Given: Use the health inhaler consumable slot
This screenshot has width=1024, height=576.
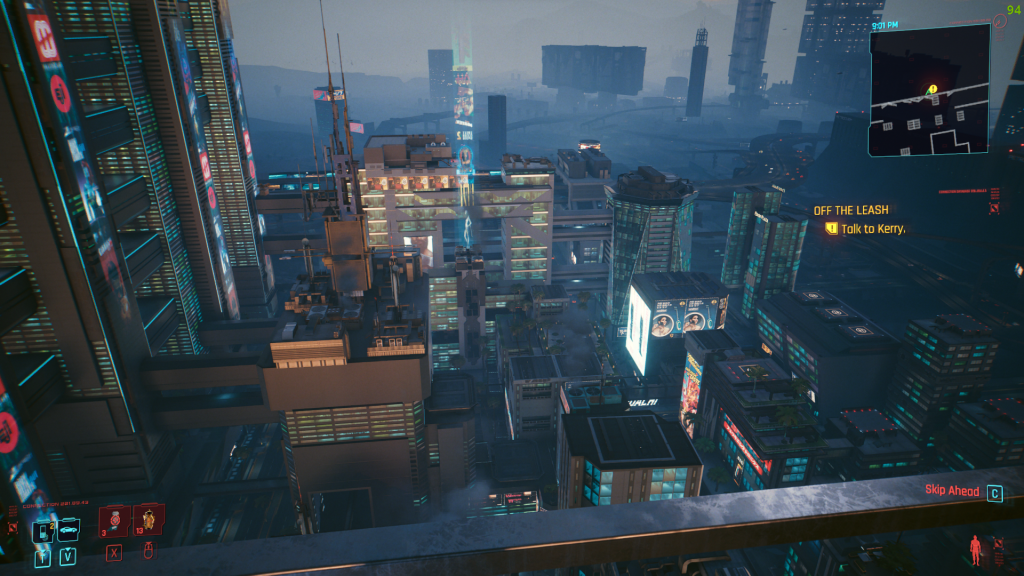Looking at the screenshot, I should 114,522.
